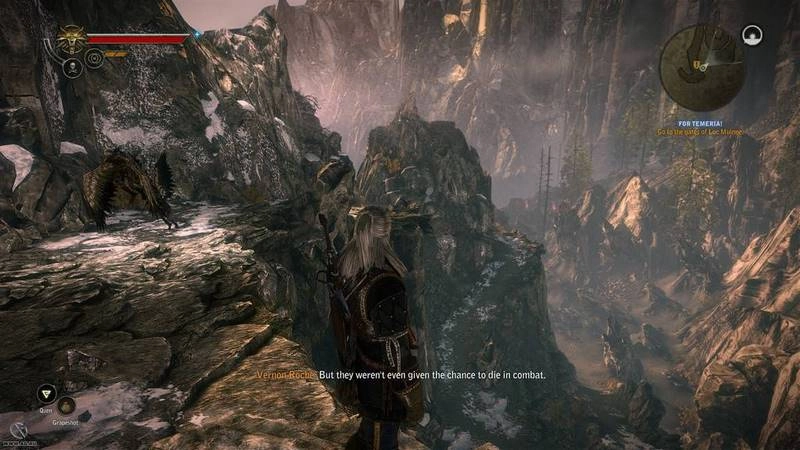
Task: Click the wolf medallion icon
Action: pyautogui.click(x=71, y=40)
